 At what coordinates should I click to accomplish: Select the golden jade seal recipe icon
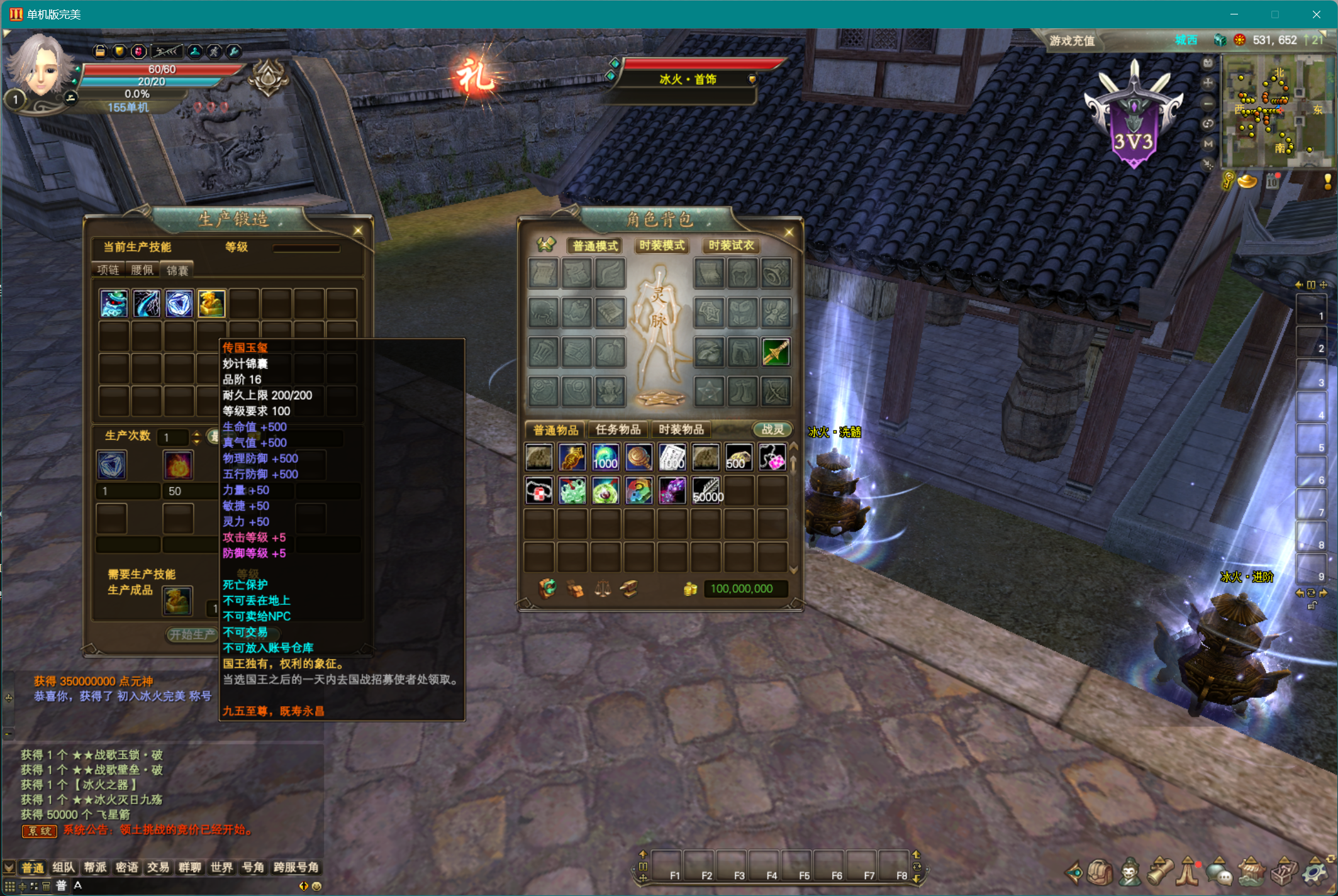(x=211, y=304)
